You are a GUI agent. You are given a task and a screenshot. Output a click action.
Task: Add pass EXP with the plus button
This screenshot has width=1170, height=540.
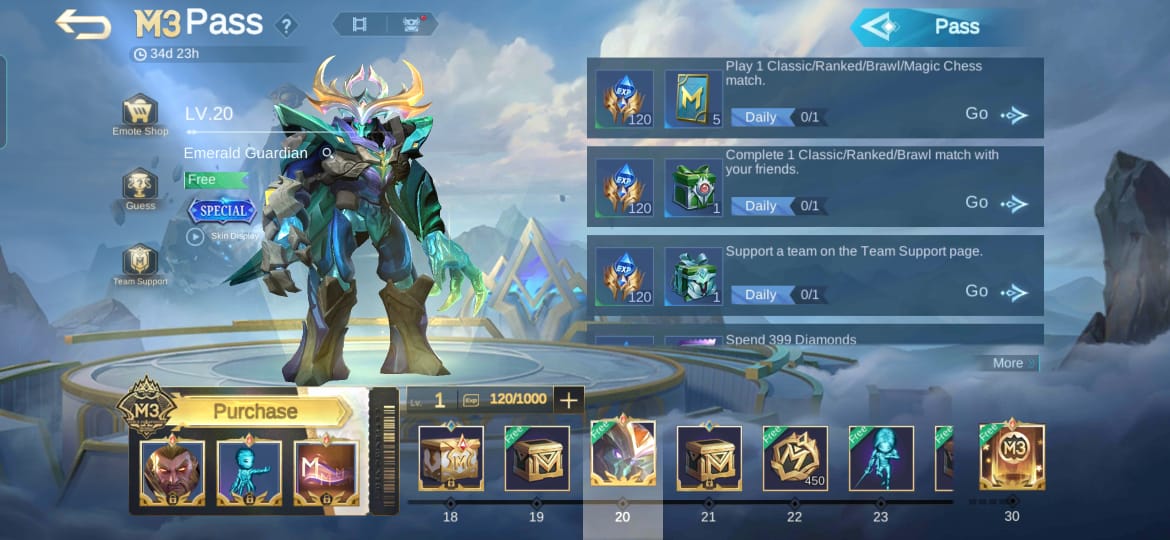coord(568,400)
